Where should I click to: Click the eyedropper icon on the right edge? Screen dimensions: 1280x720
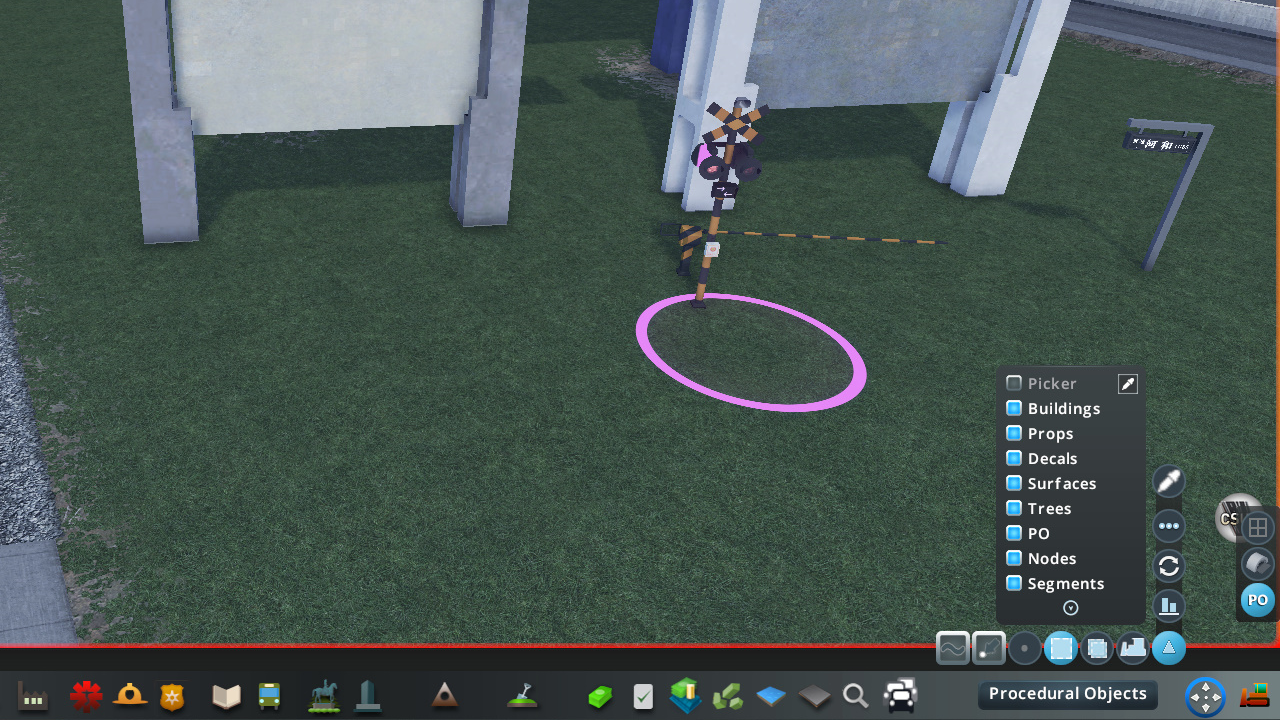[x=1168, y=481]
